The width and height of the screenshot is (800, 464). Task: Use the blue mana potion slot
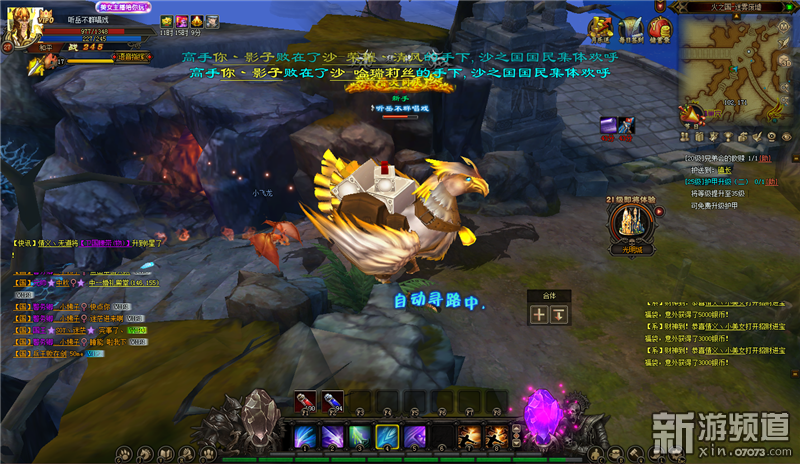(x=333, y=402)
